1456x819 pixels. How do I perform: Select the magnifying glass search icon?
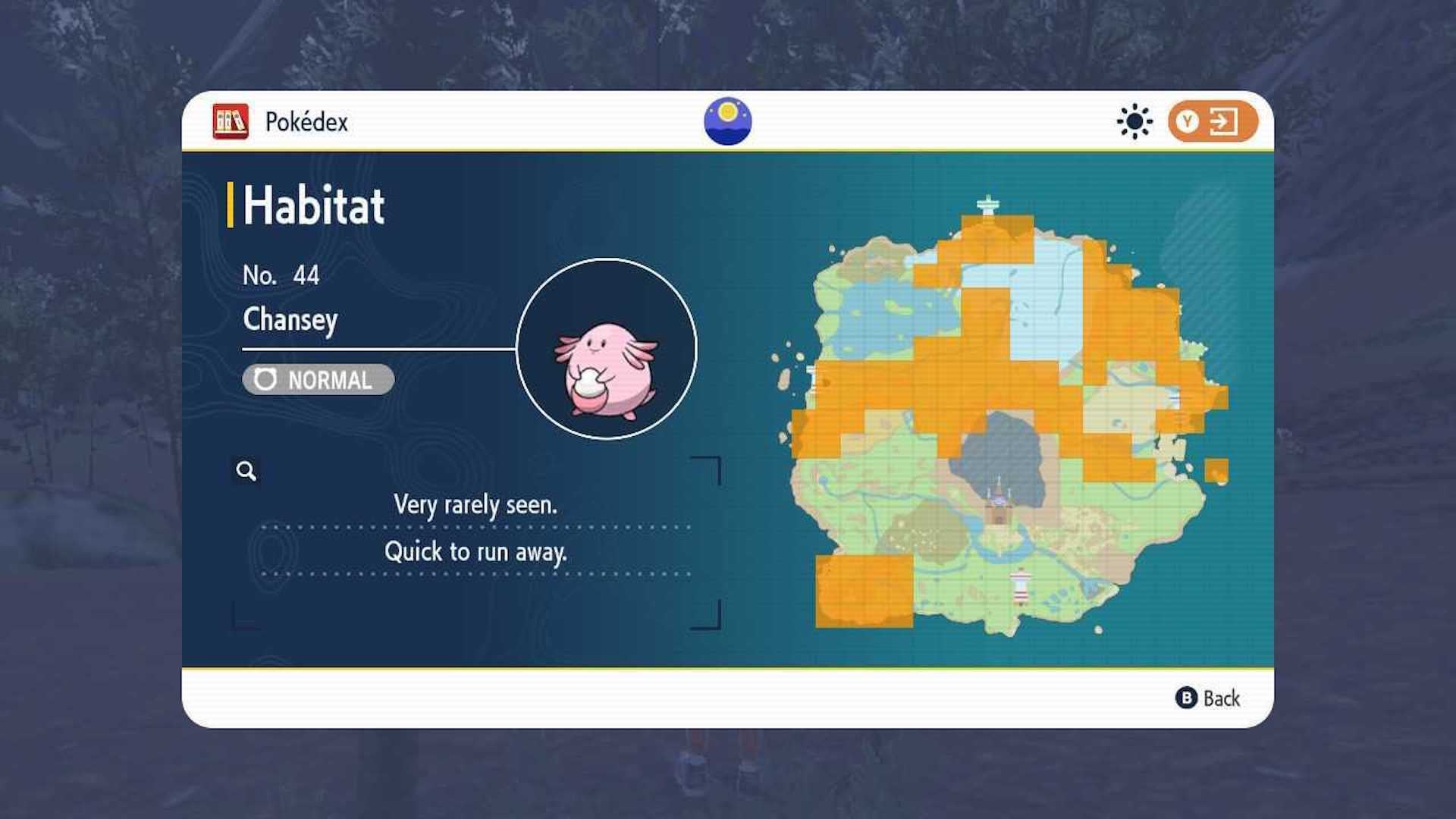click(245, 471)
